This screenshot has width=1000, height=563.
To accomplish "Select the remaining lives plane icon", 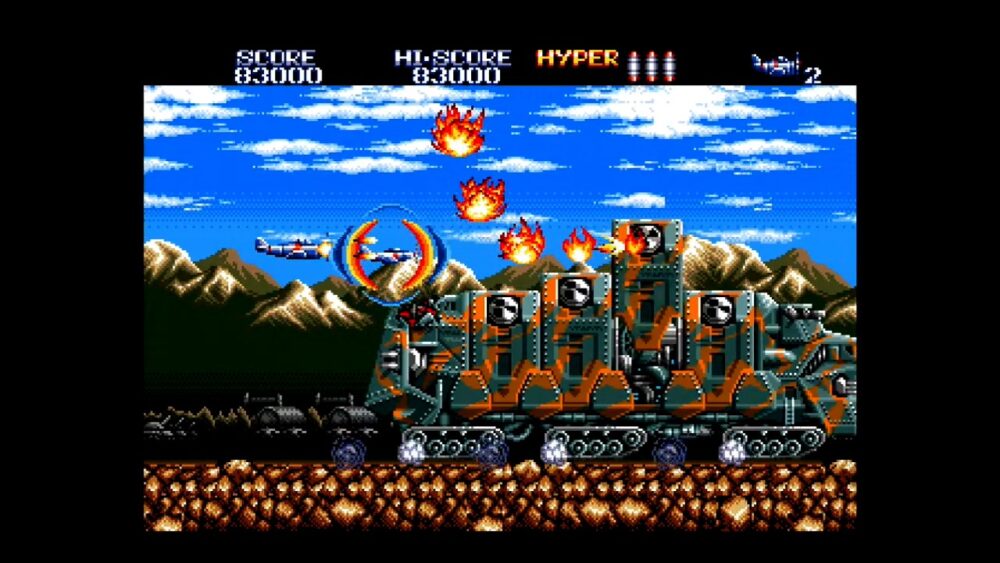I will [x=777, y=66].
